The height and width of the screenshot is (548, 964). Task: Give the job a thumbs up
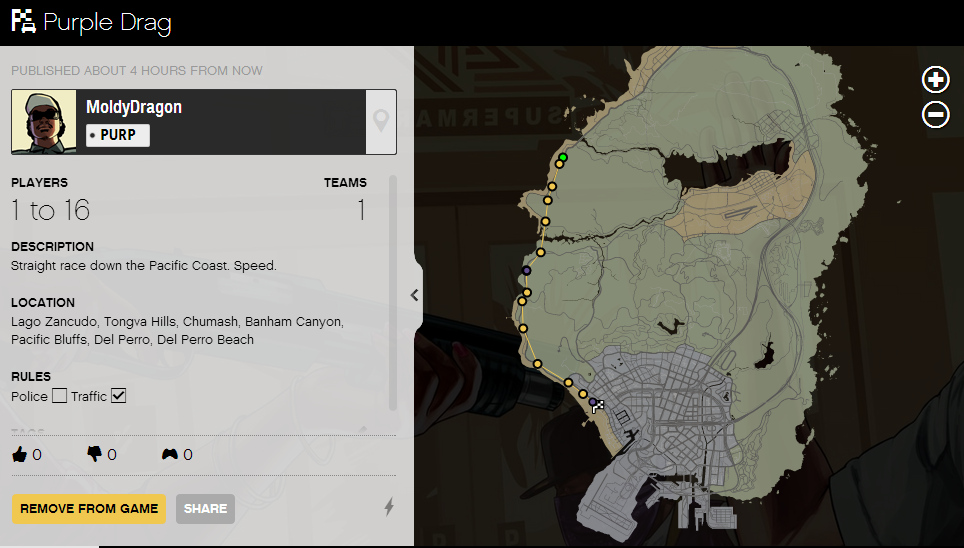pos(20,454)
